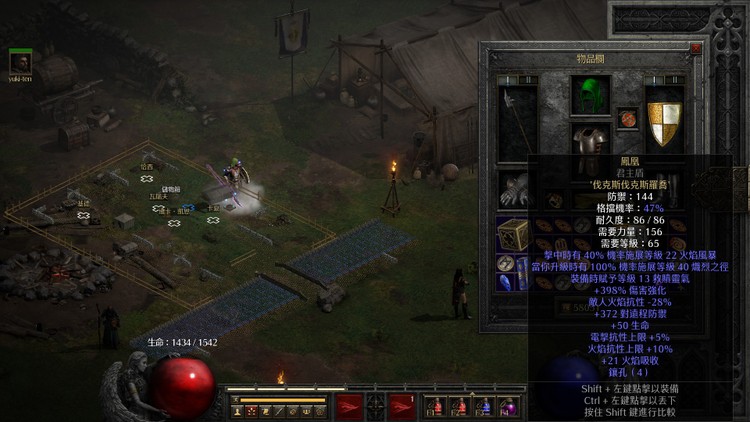
Task: Use the purple rejuvenation potion in belt
Action: click(x=508, y=406)
